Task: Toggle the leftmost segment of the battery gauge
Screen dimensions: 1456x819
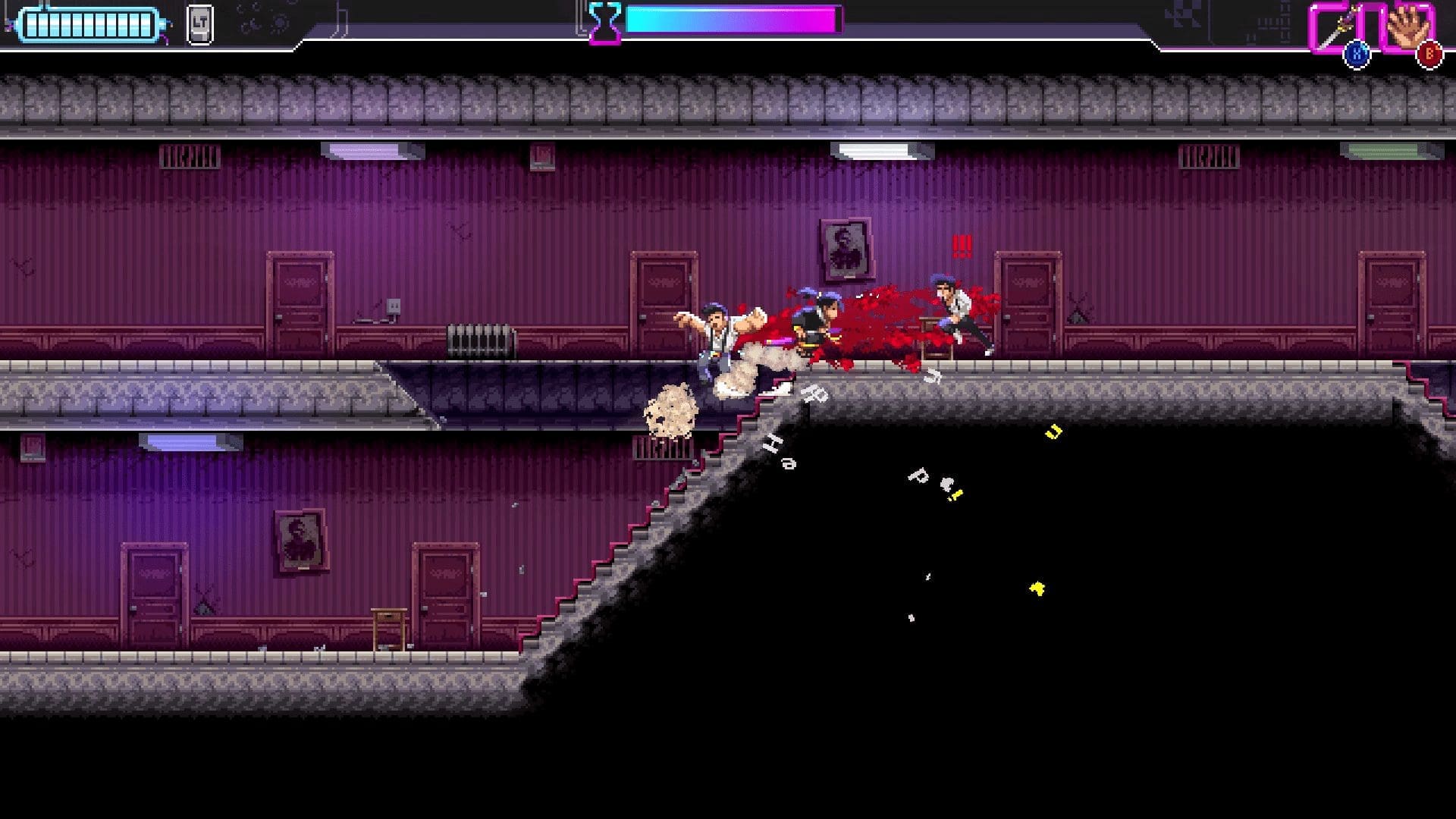Action: [33, 23]
